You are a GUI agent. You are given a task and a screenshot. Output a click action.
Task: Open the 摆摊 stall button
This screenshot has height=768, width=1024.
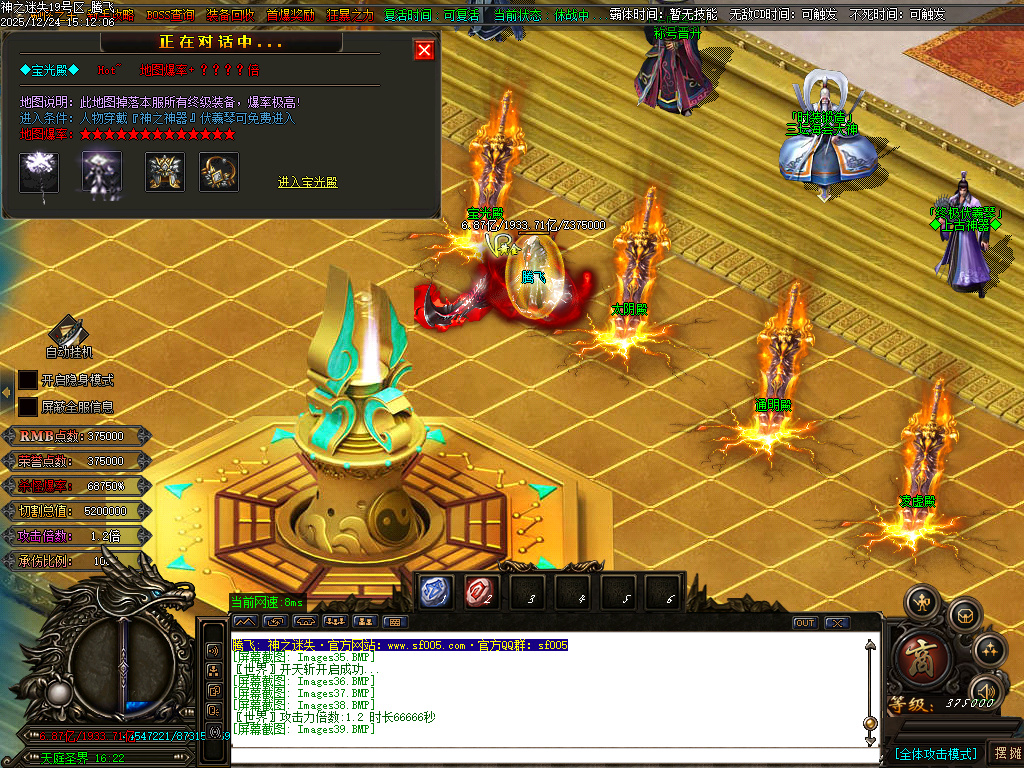coord(1005,753)
